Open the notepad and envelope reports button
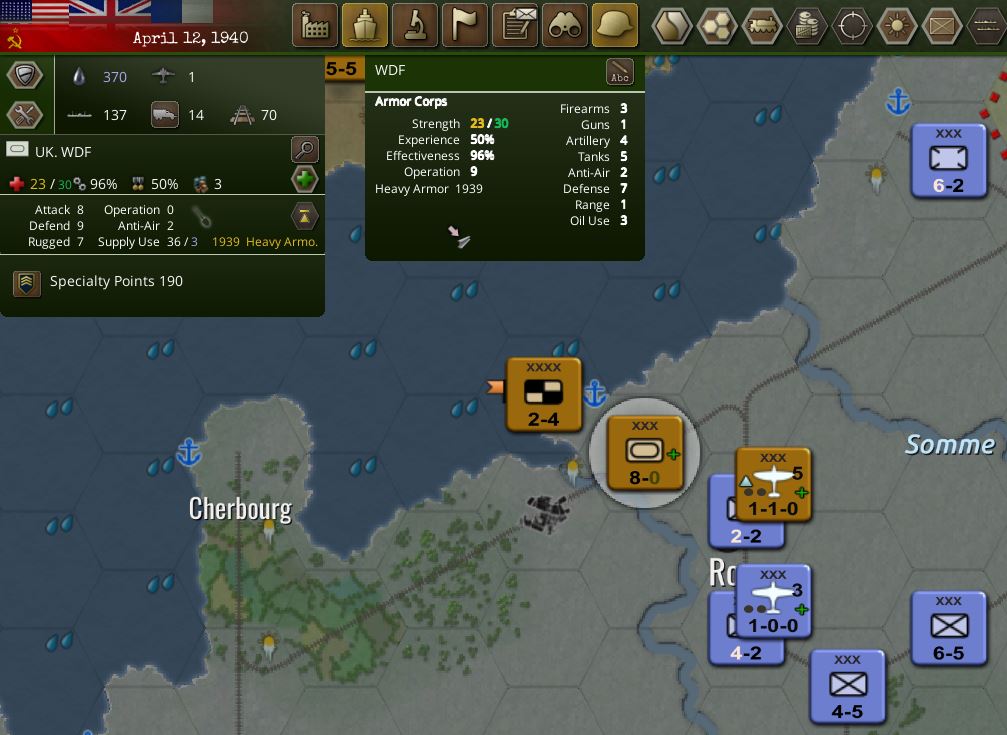1007x735 pixels. coord(516,25)
